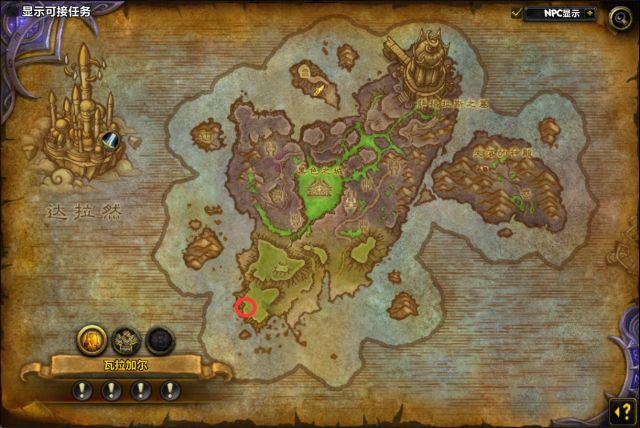Select the dark empty round icon
Screen dimensions: 640x428
coord(159,340)
